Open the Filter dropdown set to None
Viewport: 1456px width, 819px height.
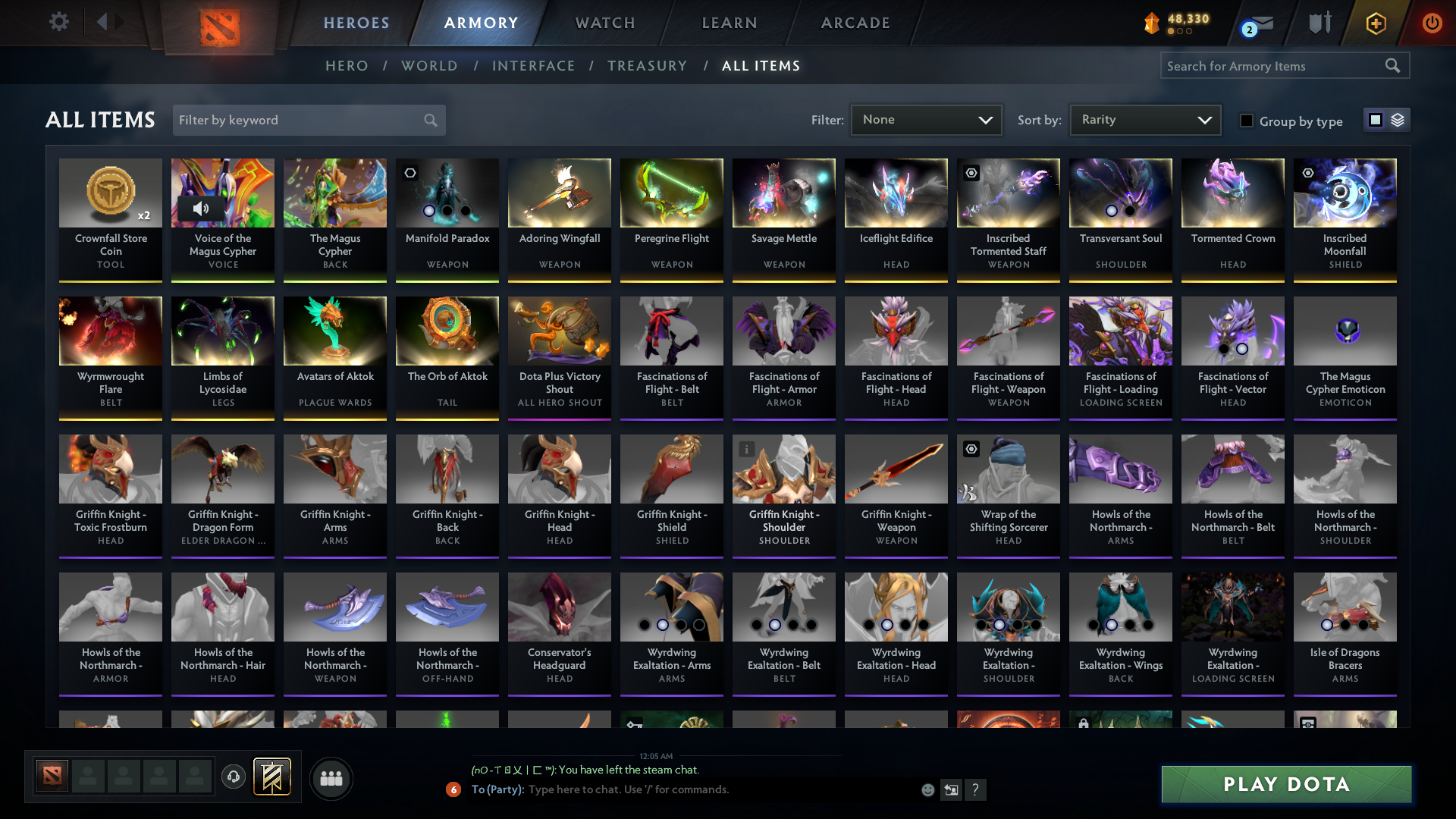point(926,119)
